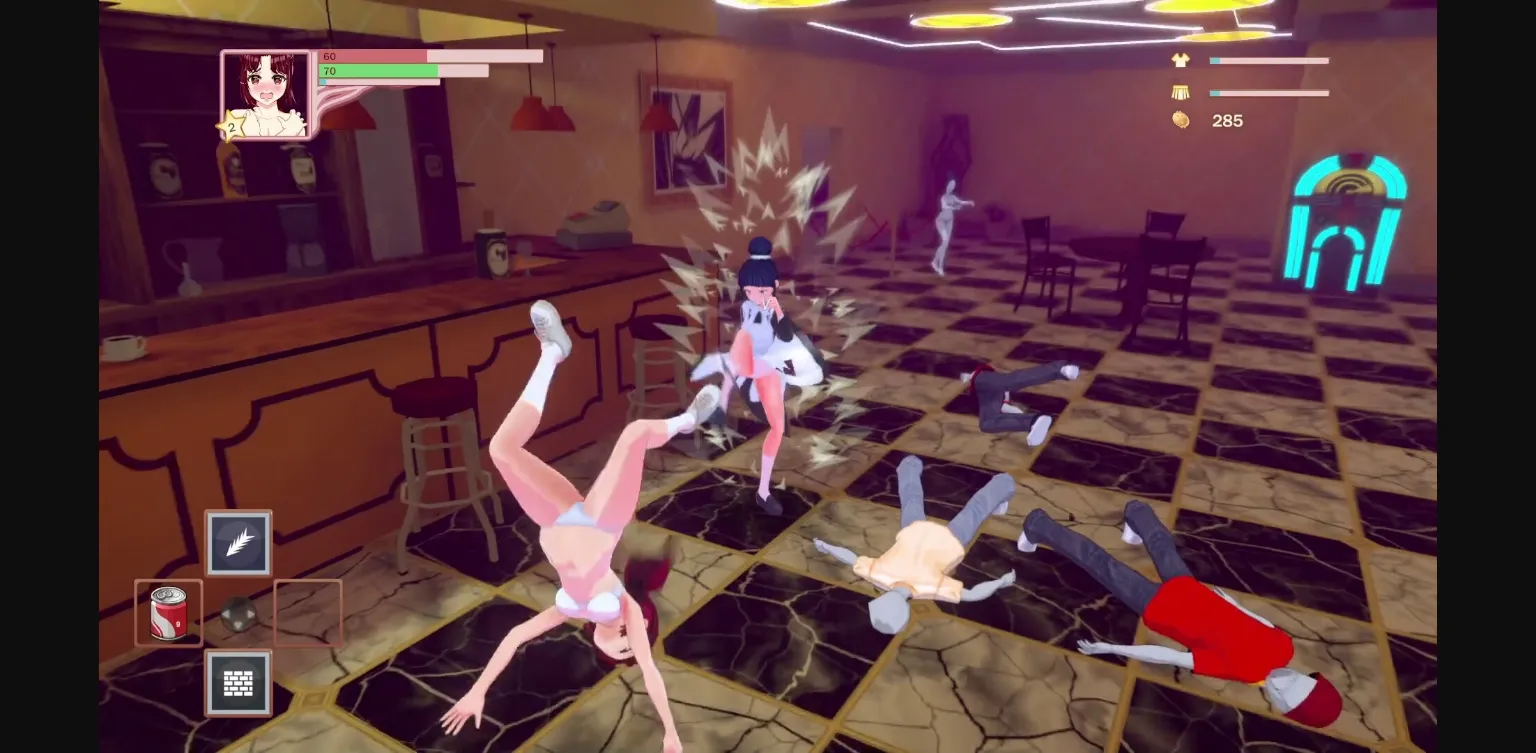Screen dimensions: 1536x753
Task: Select the 285 coin counter text
Action: pyautogui.click(x=1227, y=121)
